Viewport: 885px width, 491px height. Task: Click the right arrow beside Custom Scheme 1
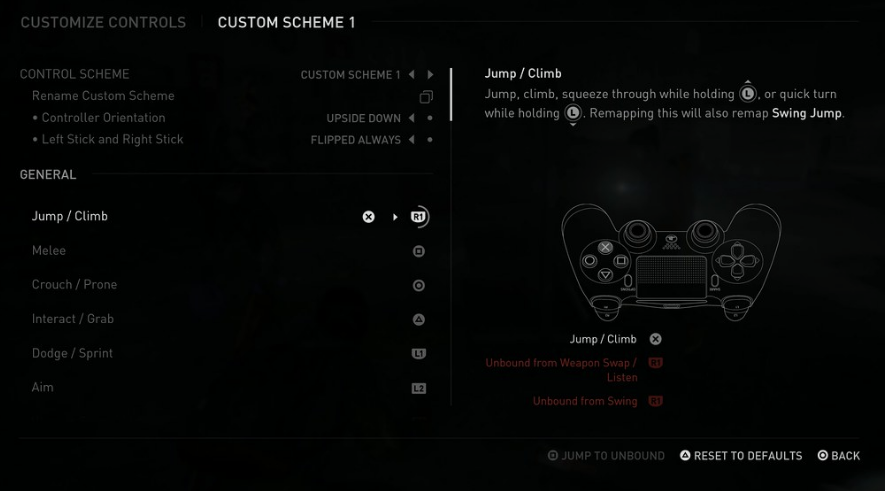[x=430, y=75]
